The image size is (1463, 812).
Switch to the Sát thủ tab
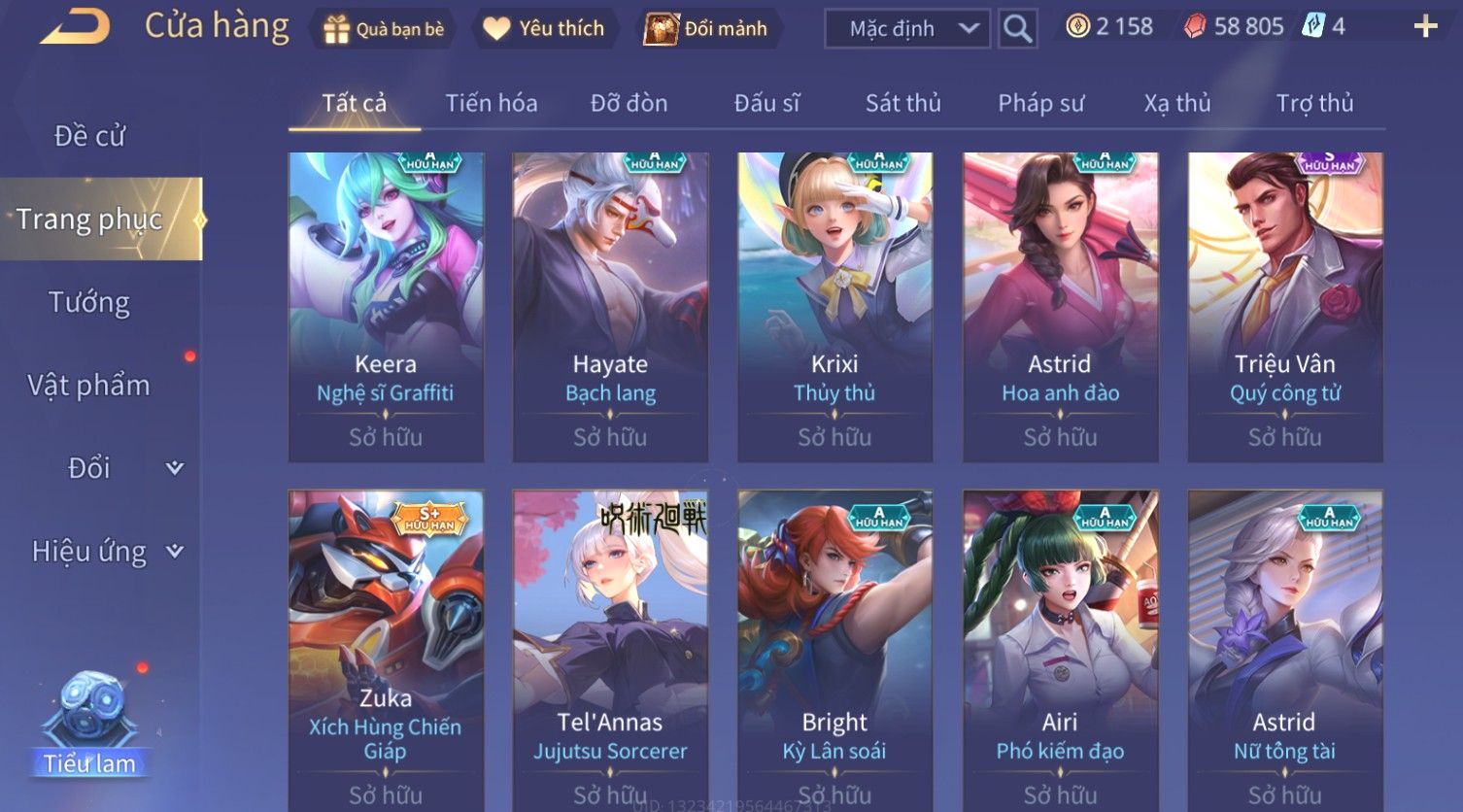pos(902,103)
